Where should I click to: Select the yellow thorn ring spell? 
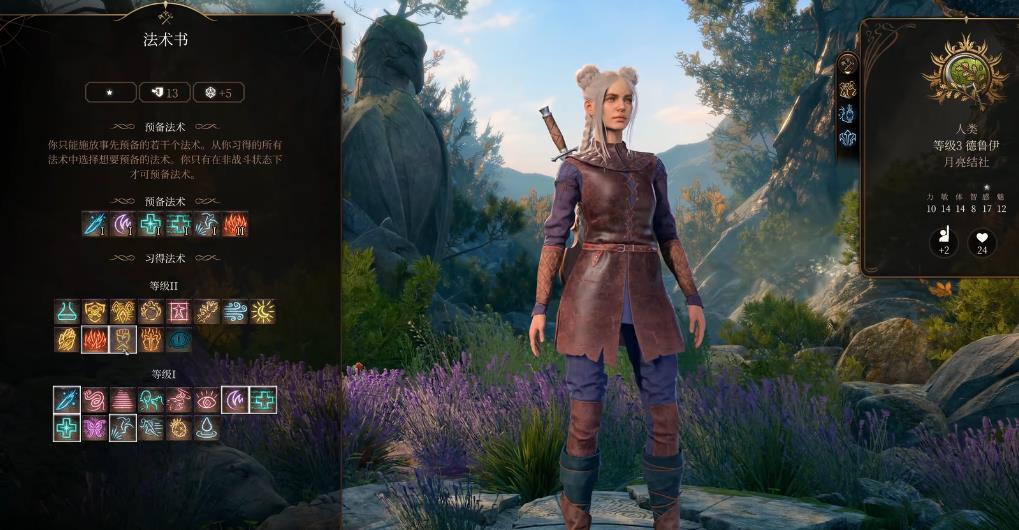coord(179,428)
